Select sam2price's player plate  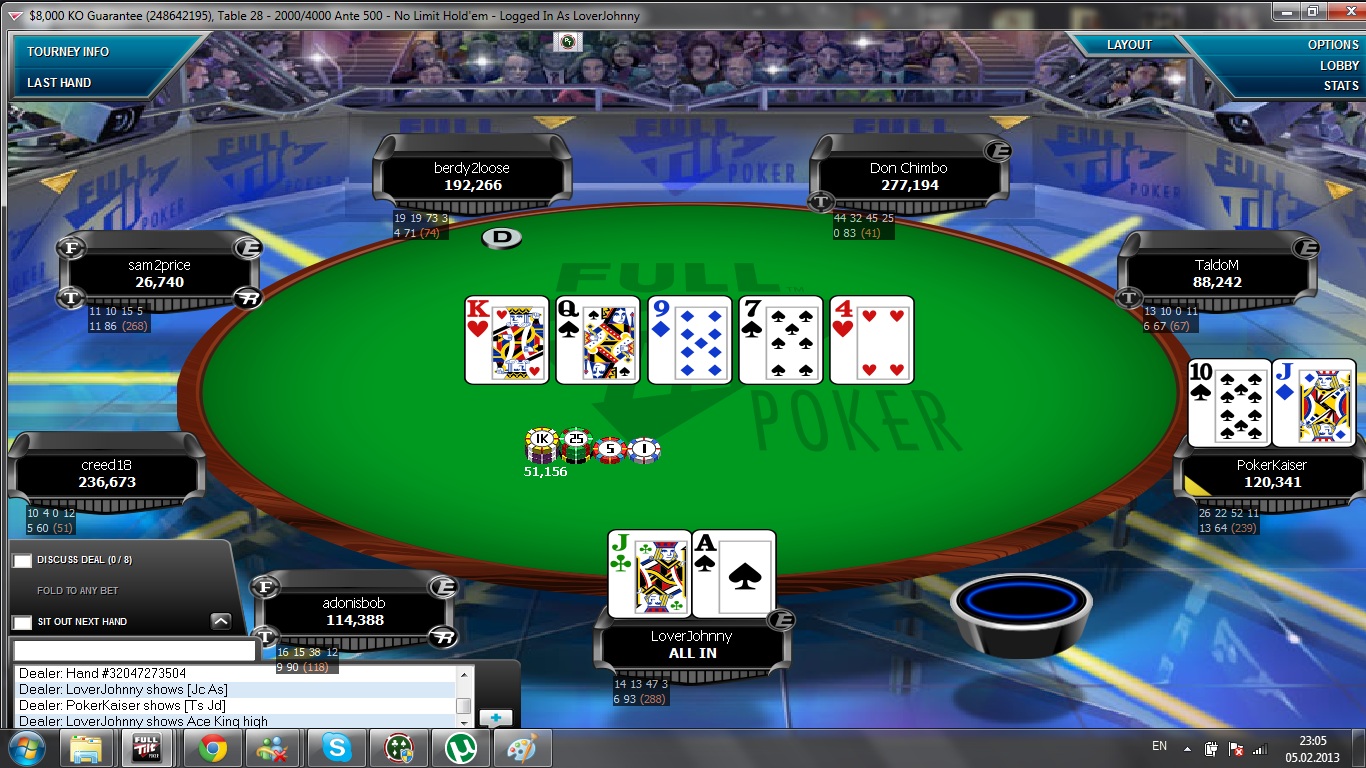tap(159, 274)
